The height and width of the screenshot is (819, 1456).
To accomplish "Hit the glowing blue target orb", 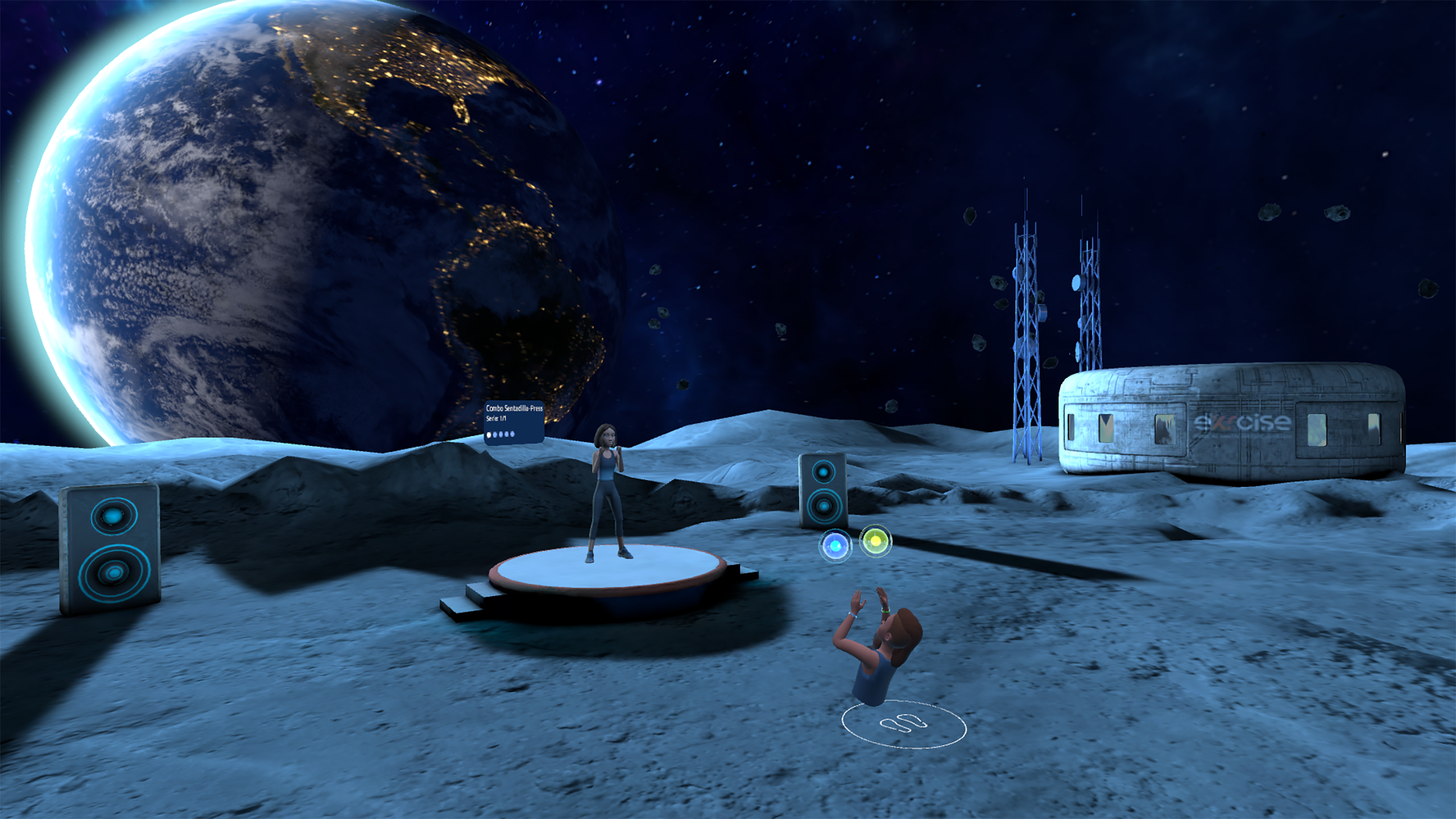I will (835, 546).
